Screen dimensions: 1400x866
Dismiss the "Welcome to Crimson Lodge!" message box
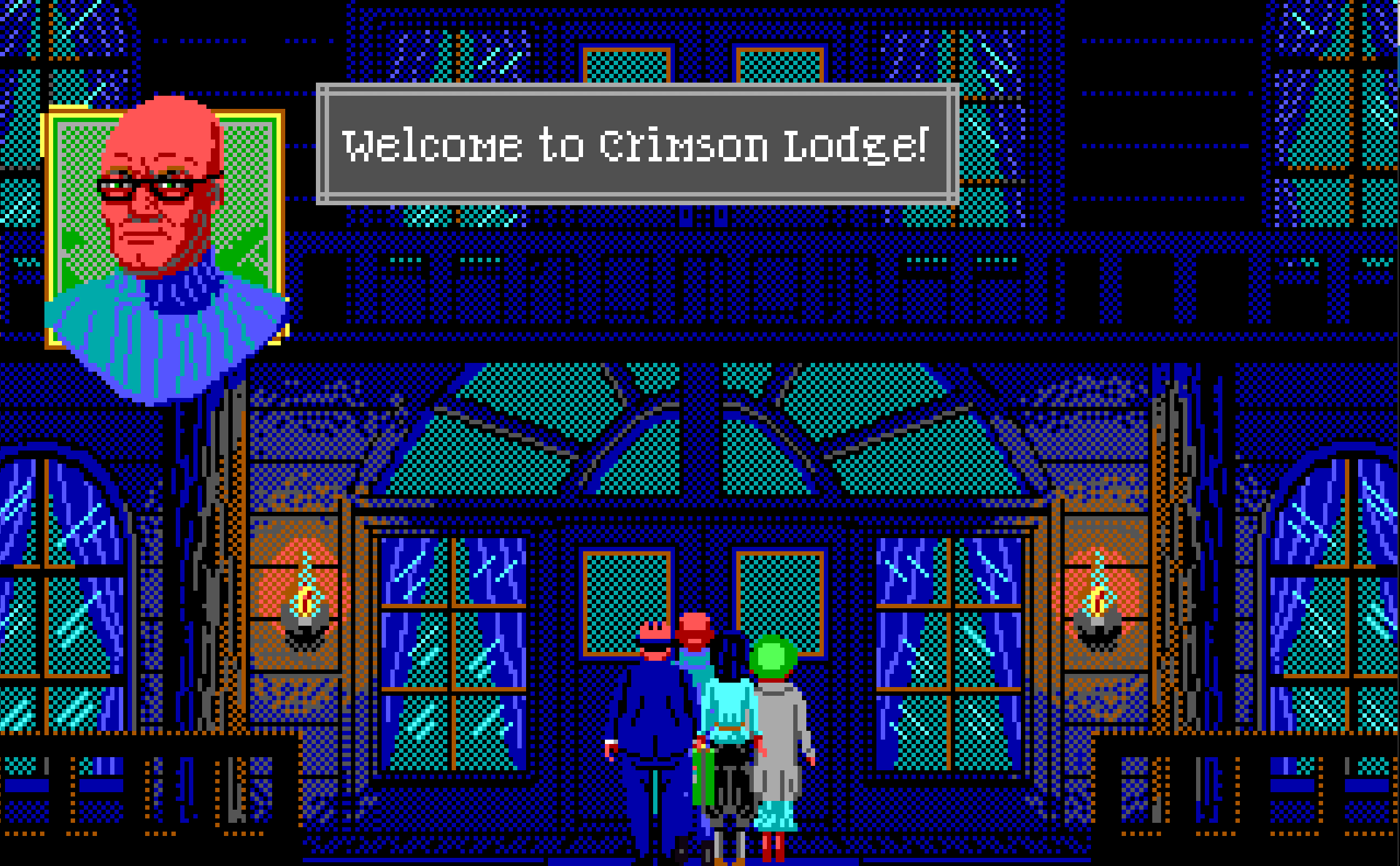pyautogui.click(x=637, y=144)
